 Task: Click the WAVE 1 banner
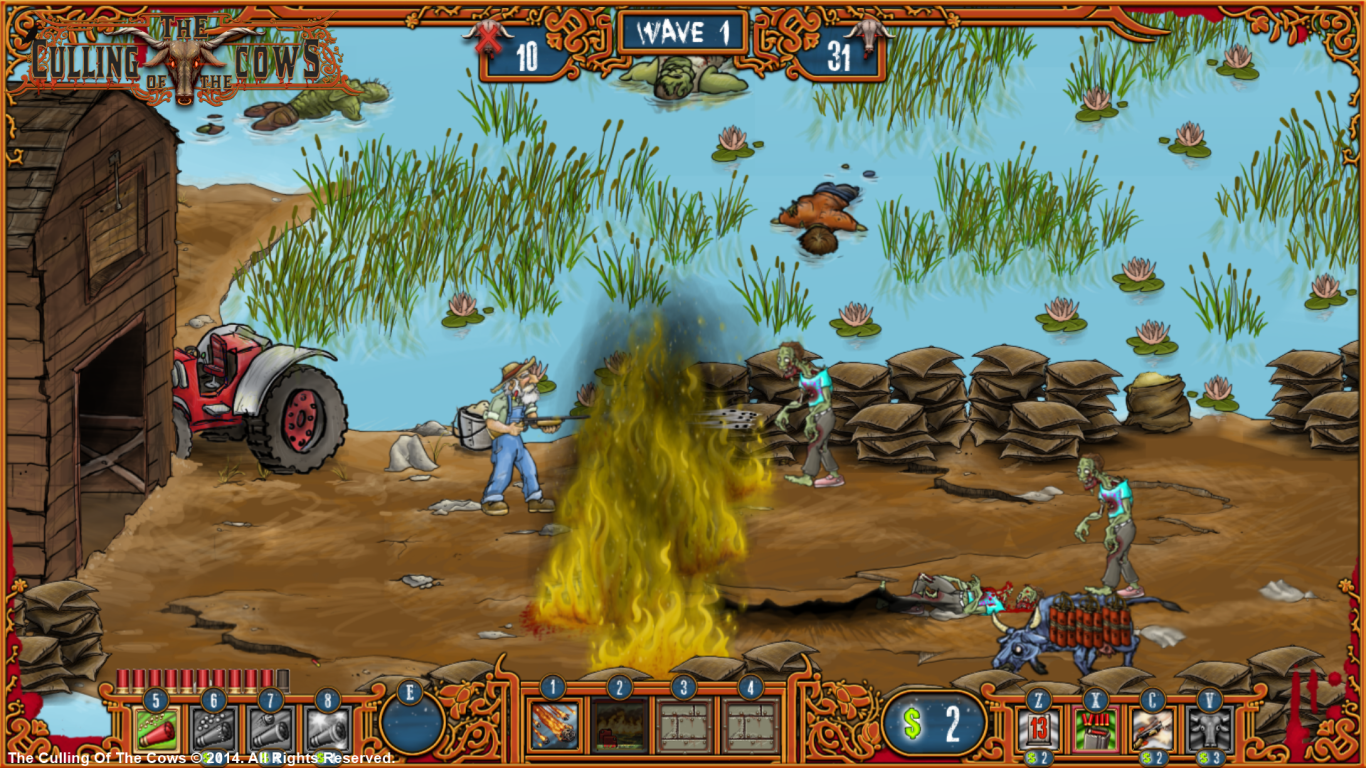click(683, 33)
